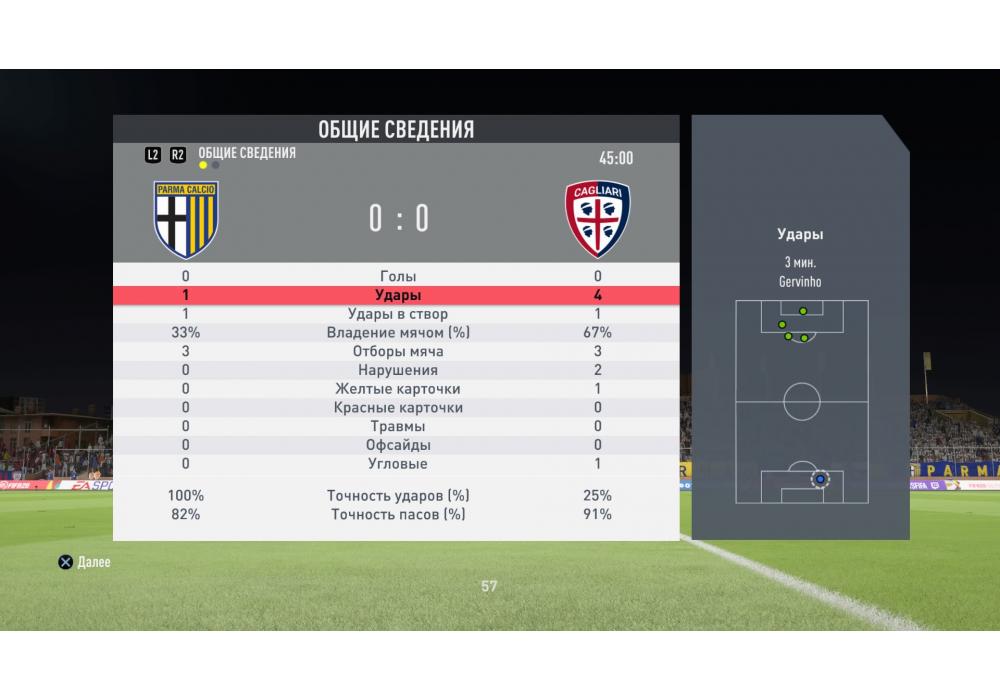
Task: Choose the Травмы row
Action: (x=398, y=426)
